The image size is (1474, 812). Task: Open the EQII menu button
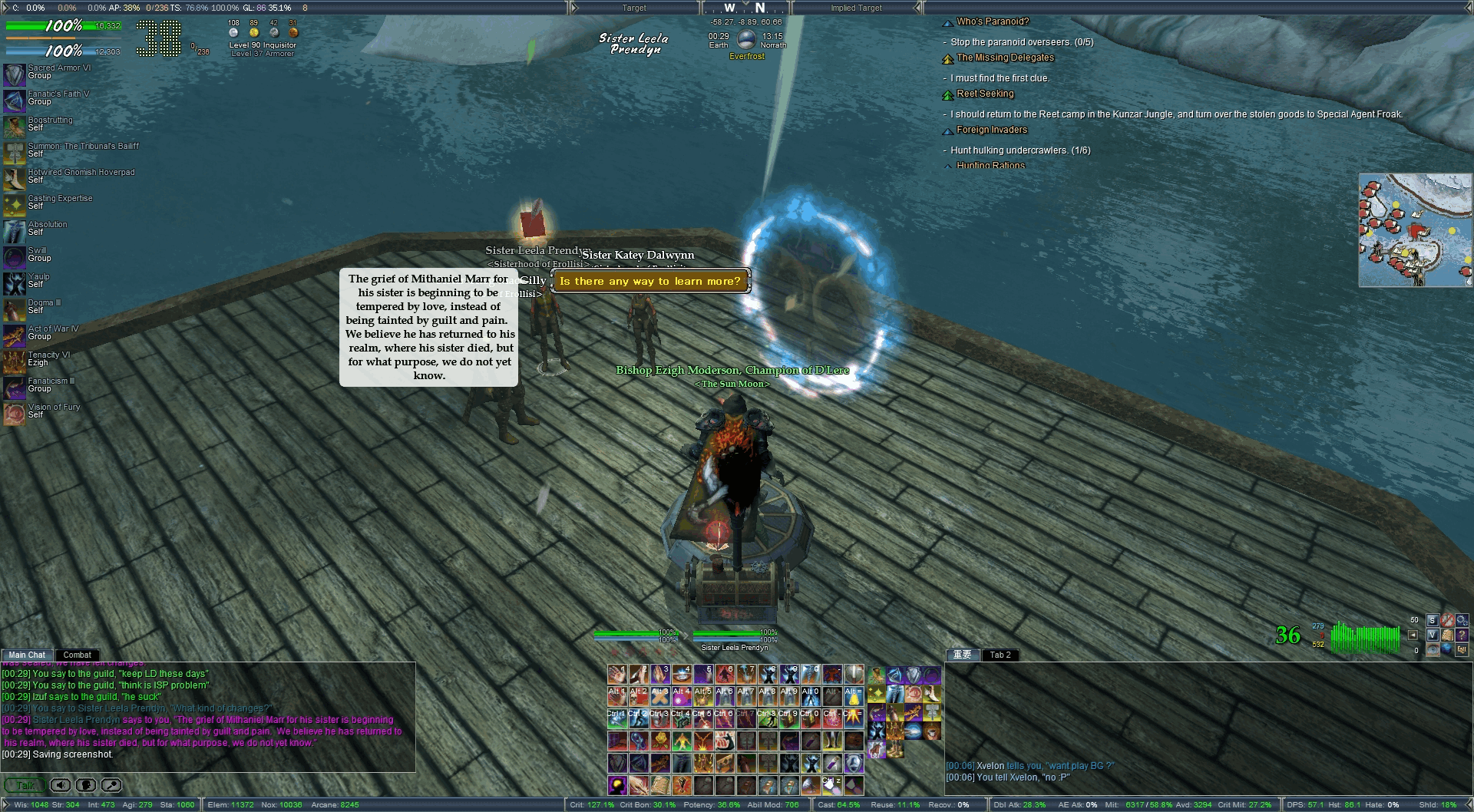pyautogui.click(x=1461, y=649)
